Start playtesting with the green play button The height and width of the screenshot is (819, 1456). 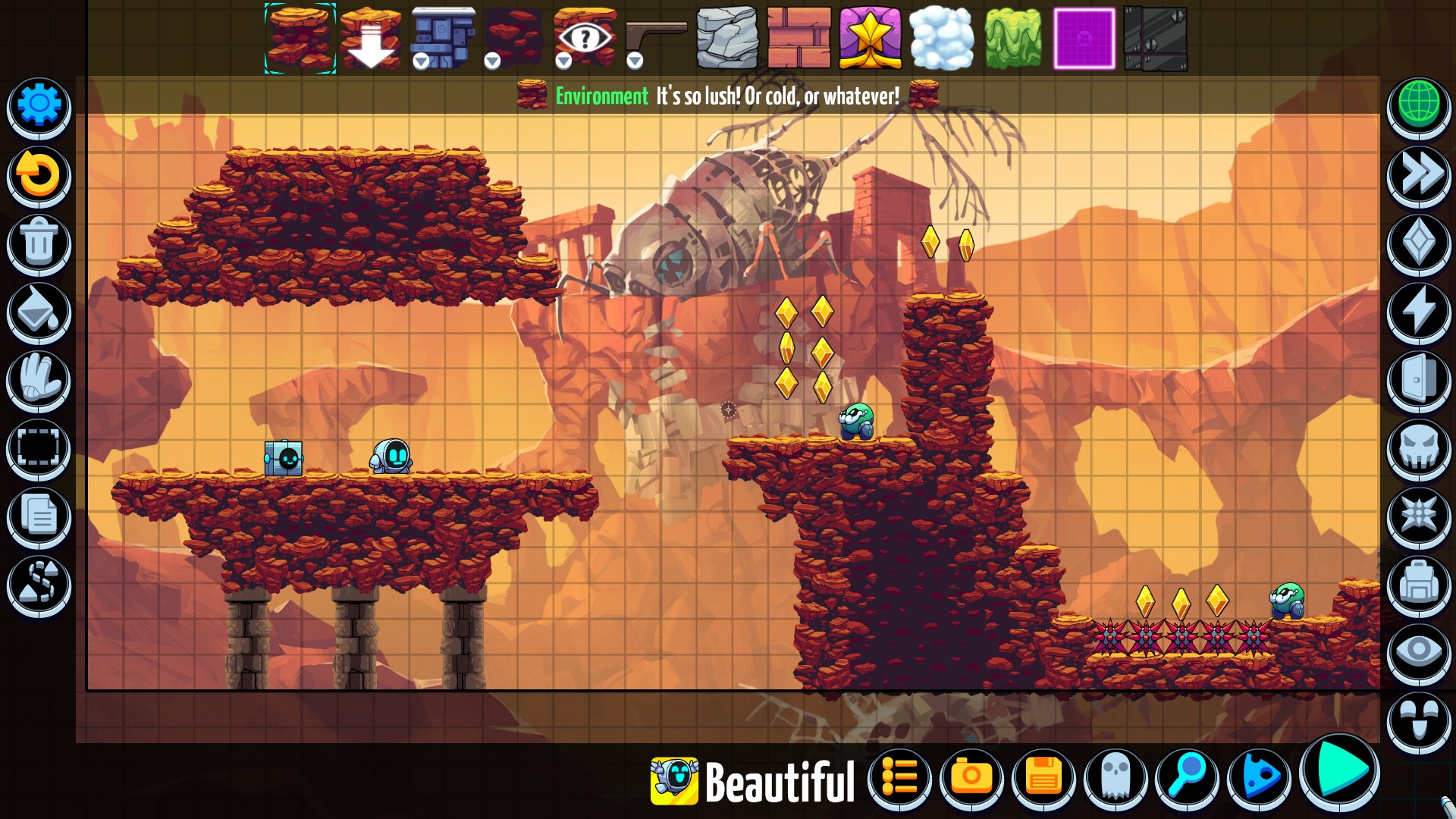coord(1341,772)
